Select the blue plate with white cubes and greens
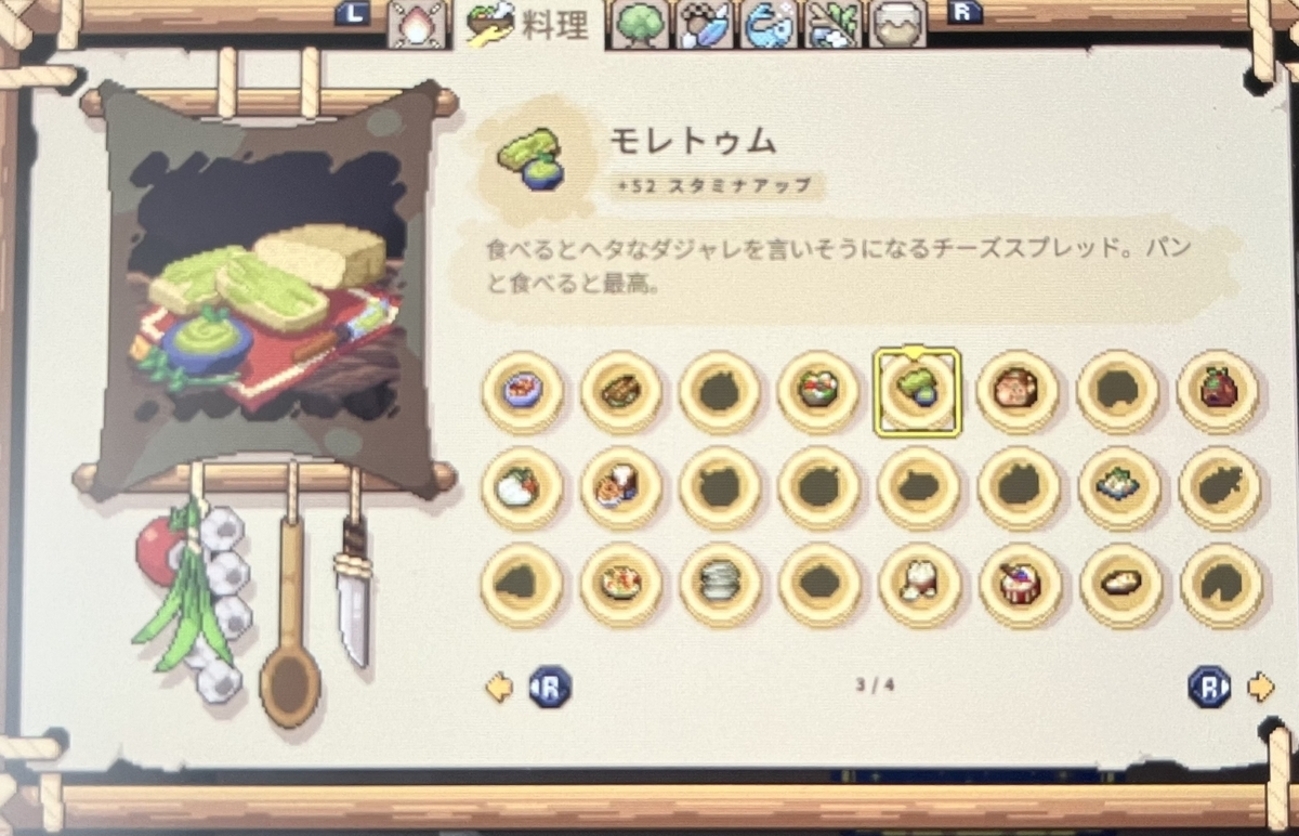1299x836 pixels. 1119,487
